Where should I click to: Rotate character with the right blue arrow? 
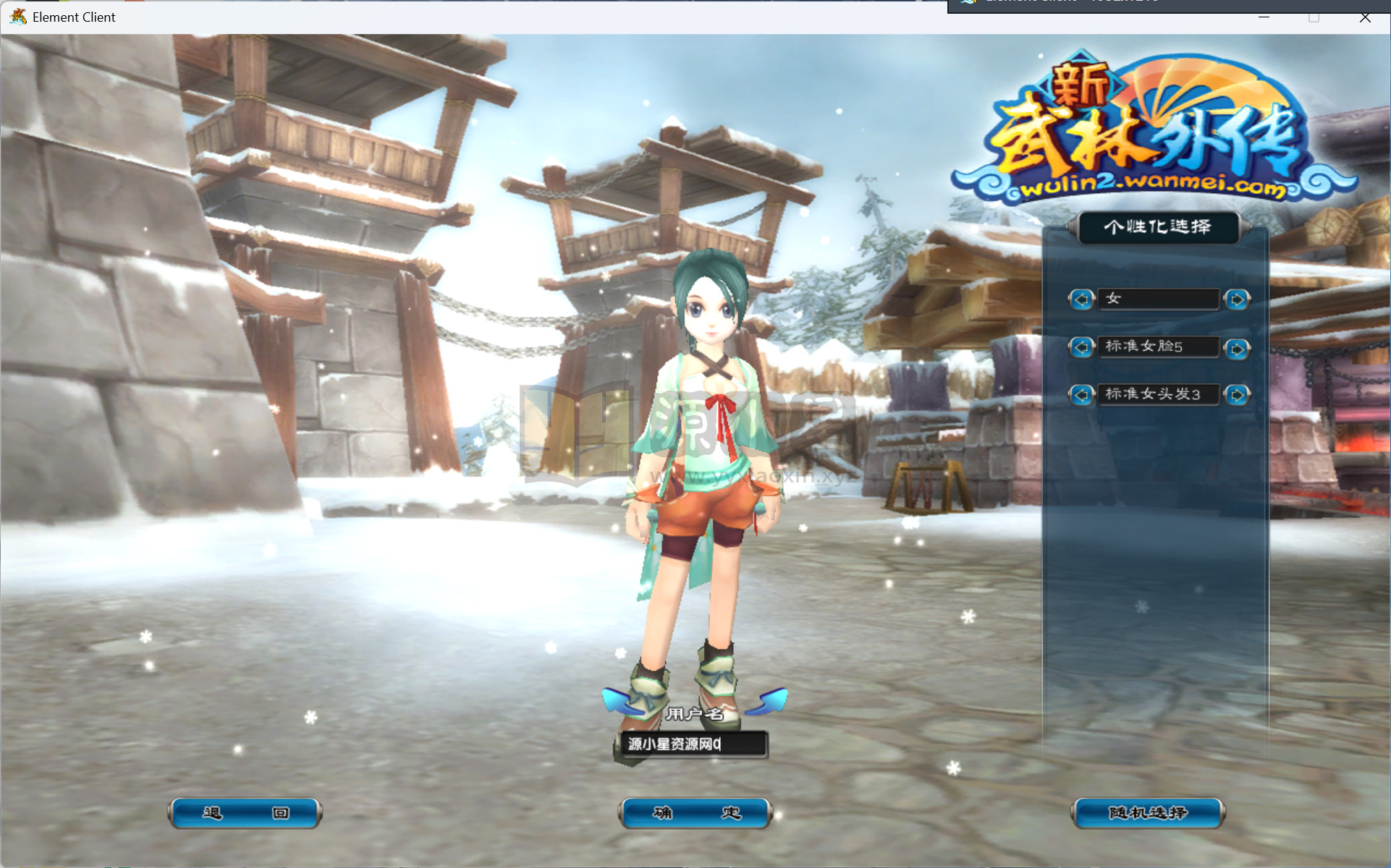769,700
